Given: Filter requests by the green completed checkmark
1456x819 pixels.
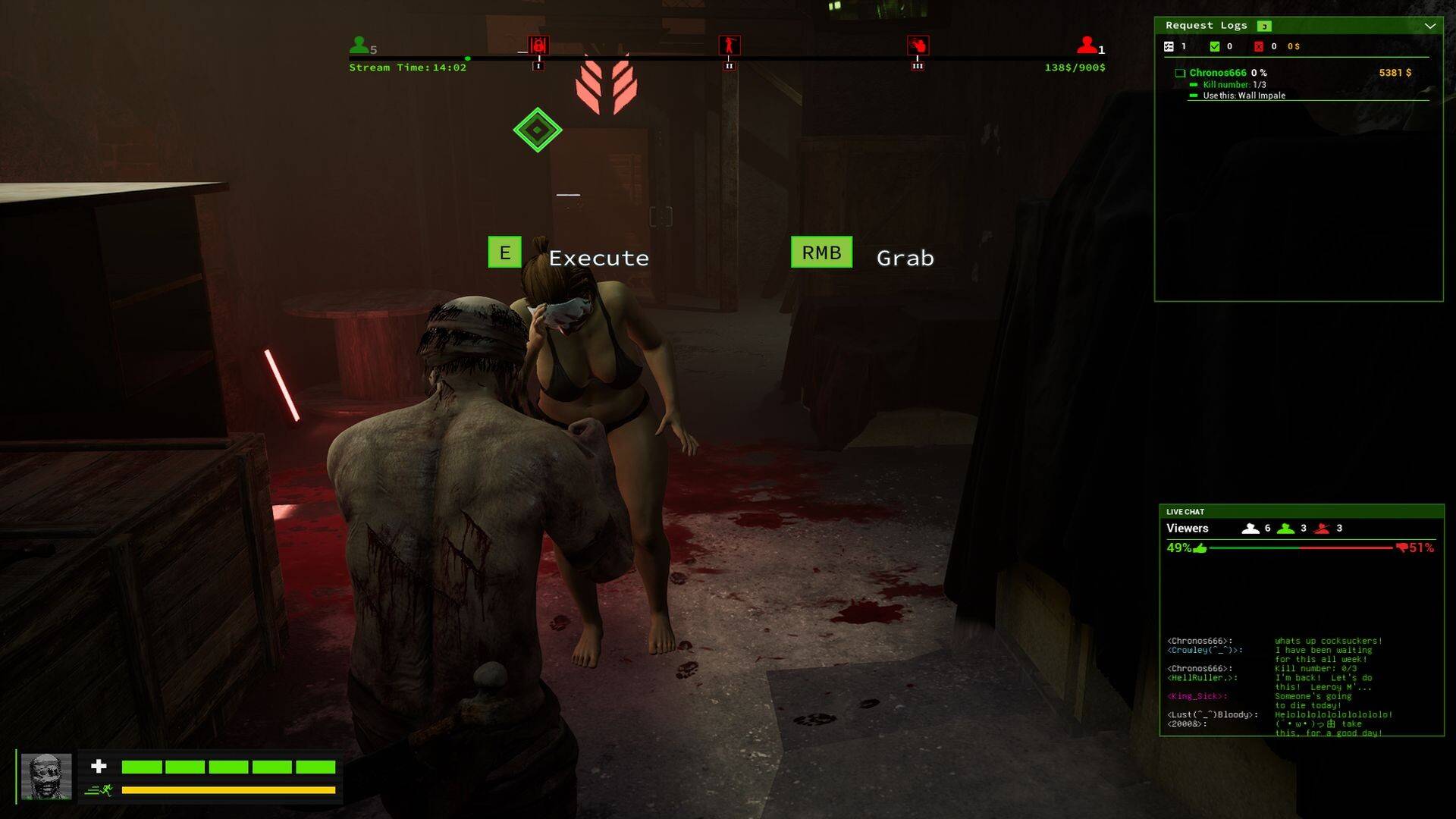Looking at the screenshot, I should coord(1215,47).
